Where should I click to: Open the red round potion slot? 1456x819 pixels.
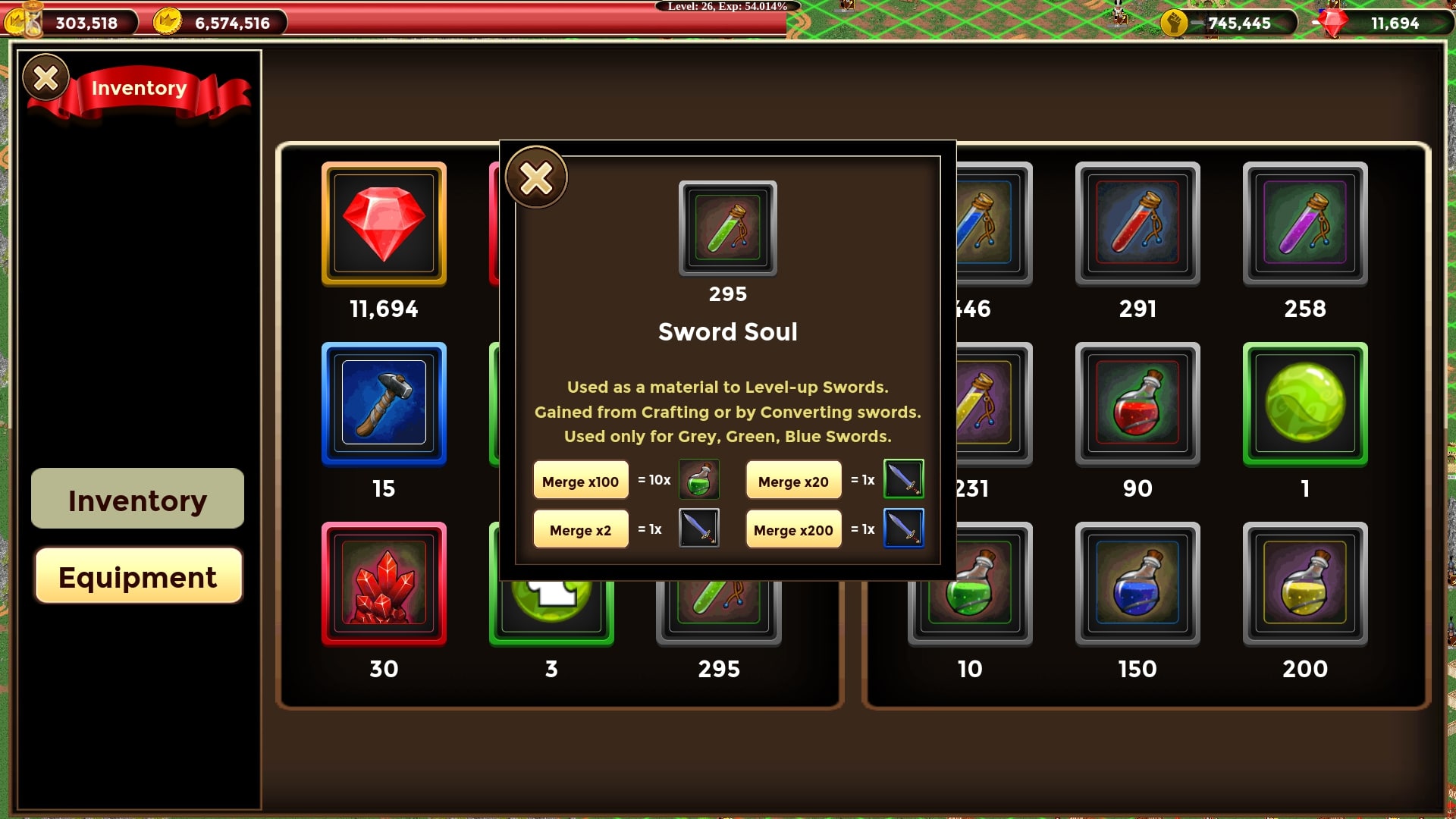(1137, 403)
